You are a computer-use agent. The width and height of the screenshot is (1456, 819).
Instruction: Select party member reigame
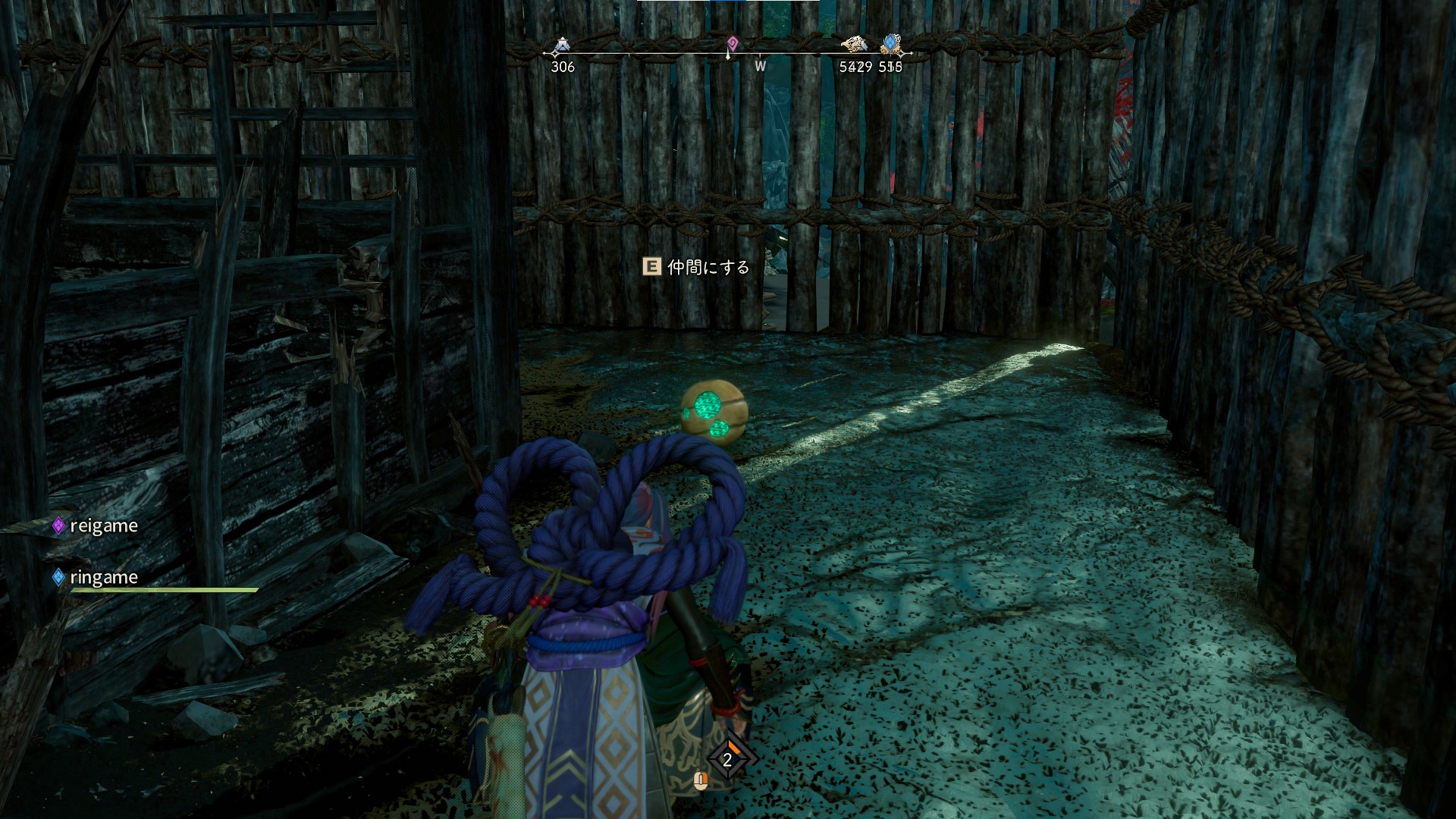pyautogui.click(x=103, y=526)
